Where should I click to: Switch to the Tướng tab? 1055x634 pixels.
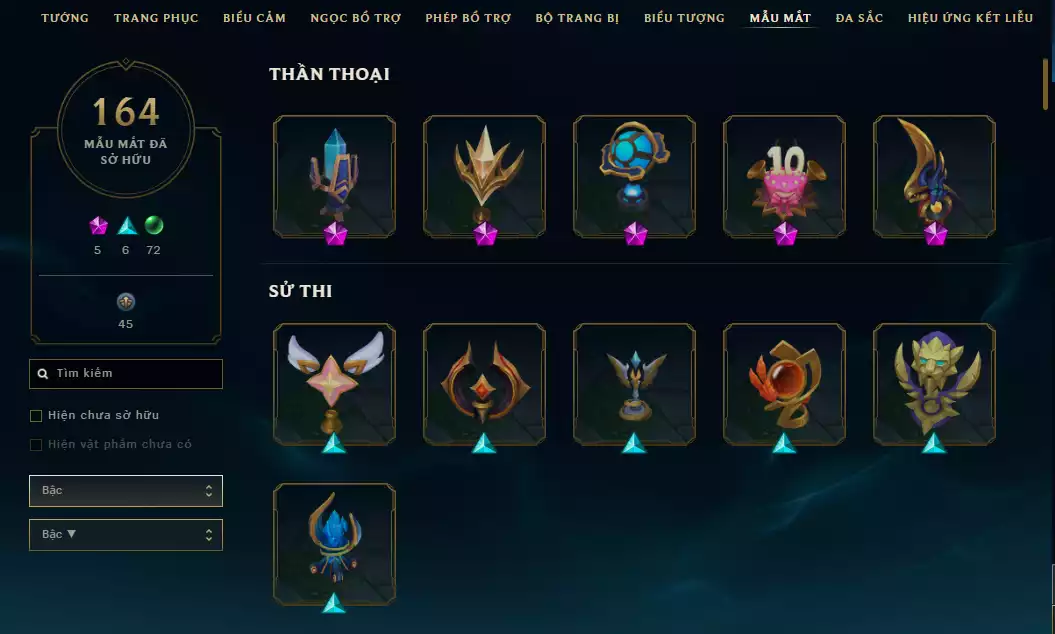point(65,18)
